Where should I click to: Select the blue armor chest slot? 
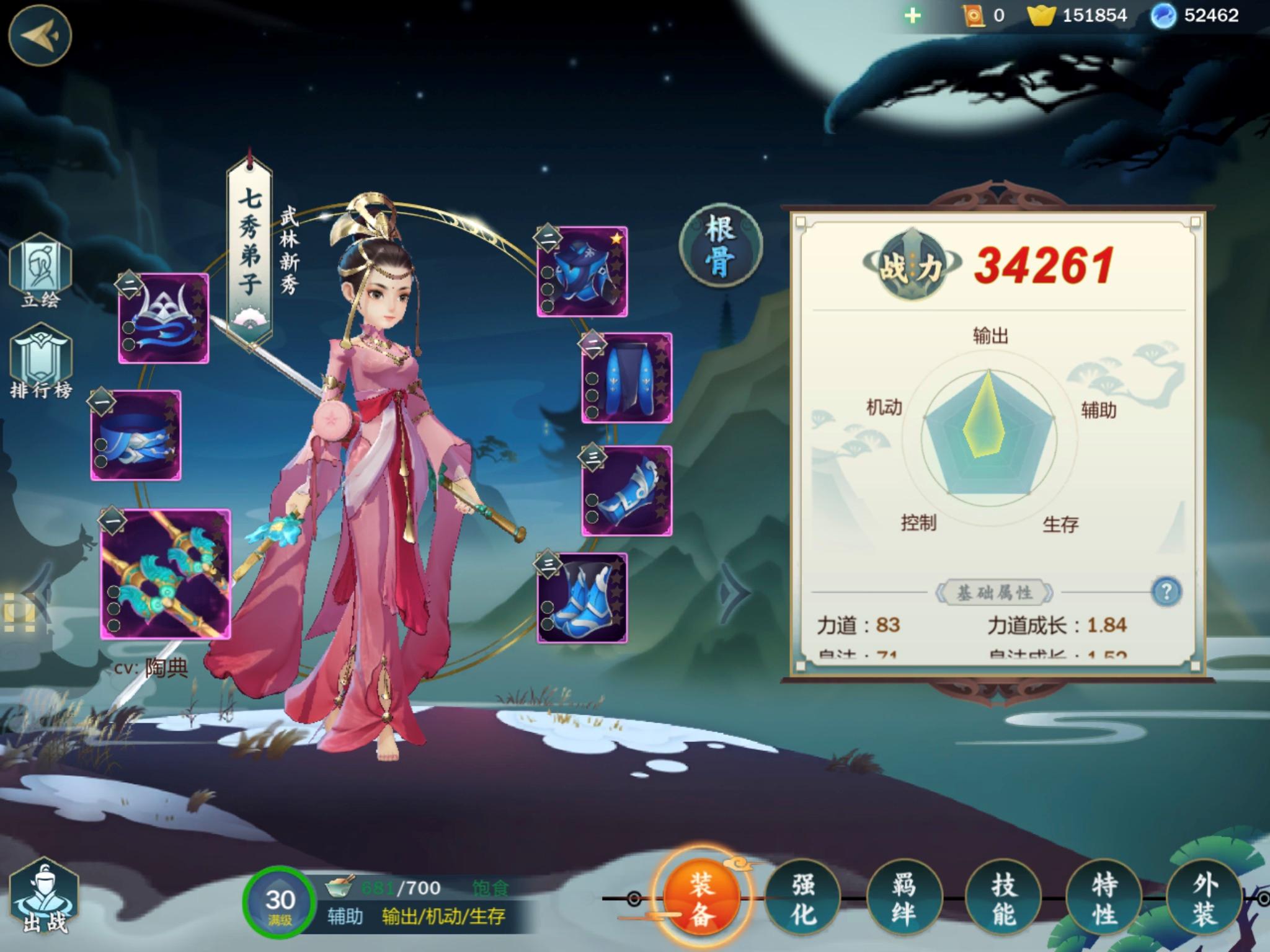click(x=582, y=272)
